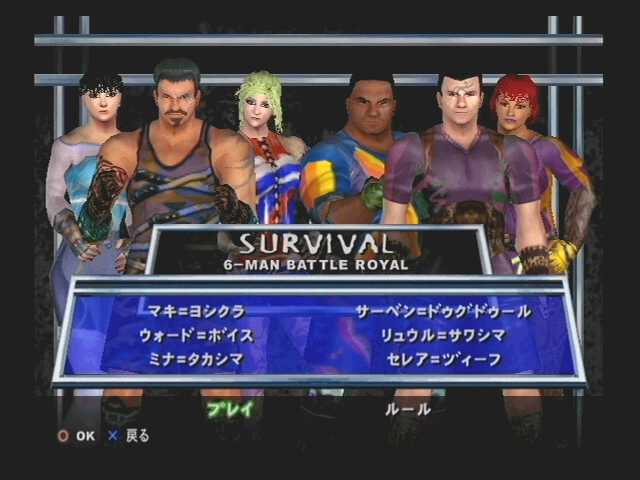Screen dimensions: 640x480
Task: Select wrestler マキ=ヨシクラ entry
Action: click(195, 311)
